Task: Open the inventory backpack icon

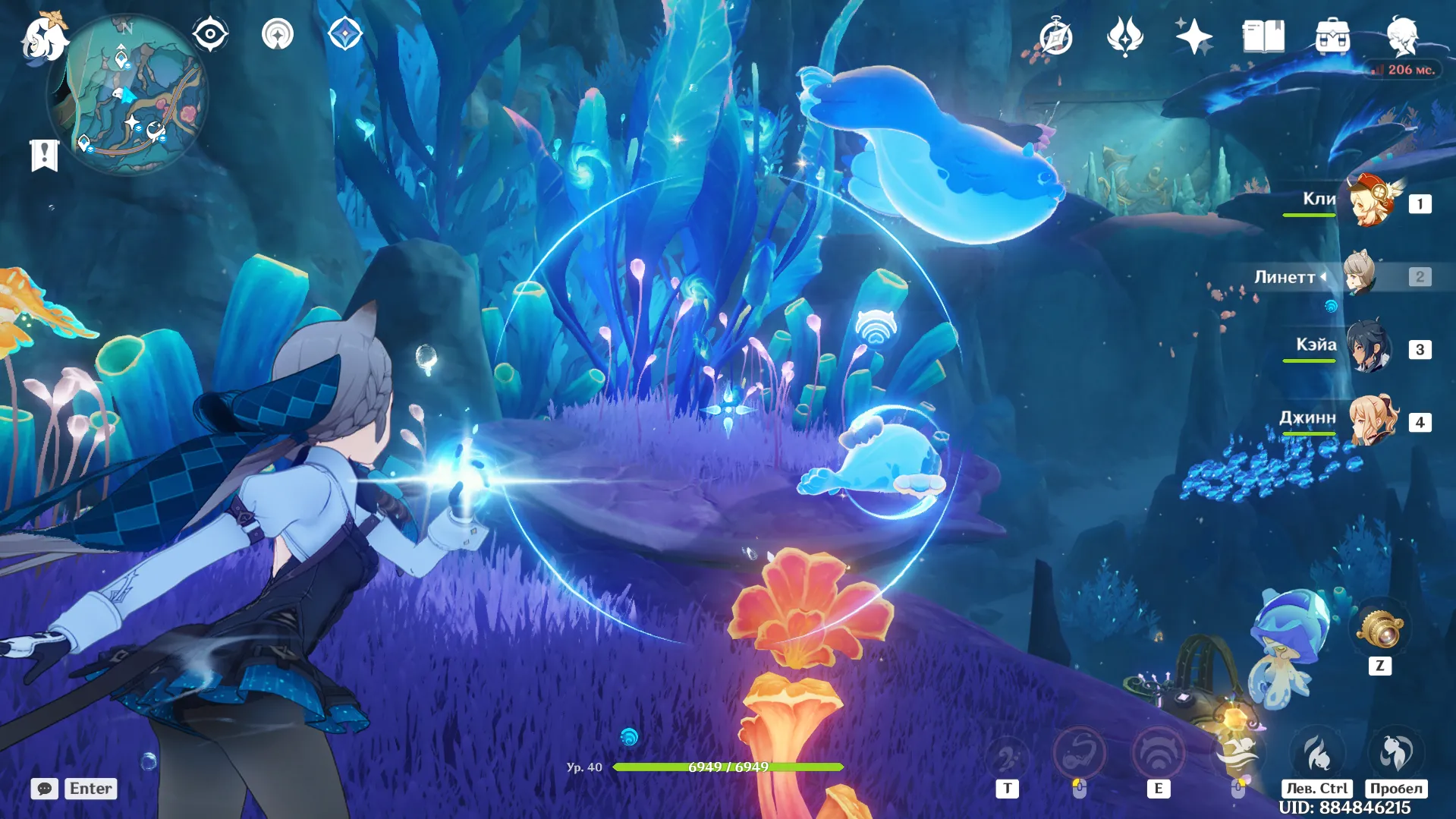Action: [1332, 36]
